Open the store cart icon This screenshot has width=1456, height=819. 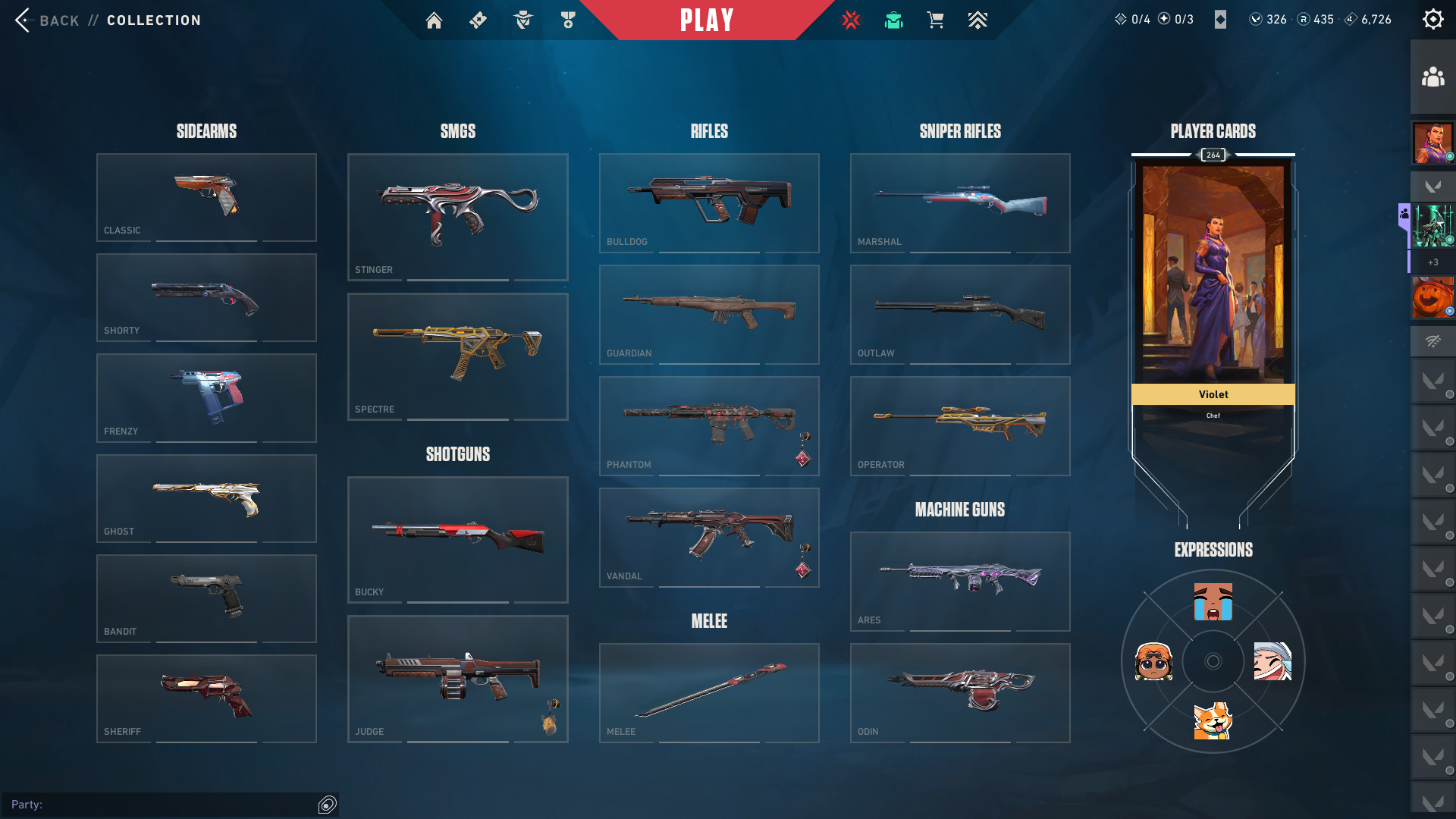click(935, 20)
